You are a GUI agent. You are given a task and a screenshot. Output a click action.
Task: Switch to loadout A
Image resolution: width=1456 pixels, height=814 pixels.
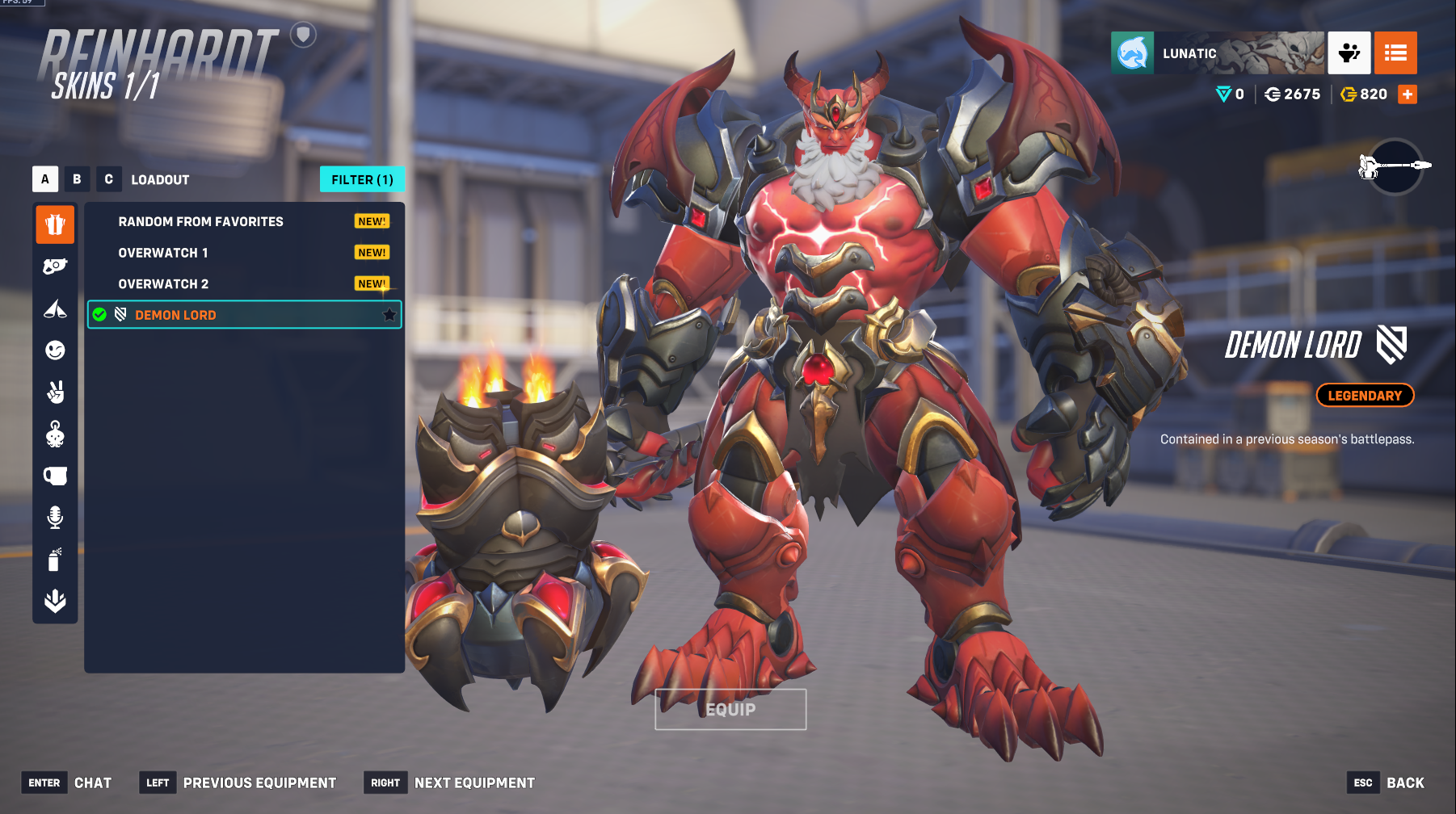pos(45,179)
